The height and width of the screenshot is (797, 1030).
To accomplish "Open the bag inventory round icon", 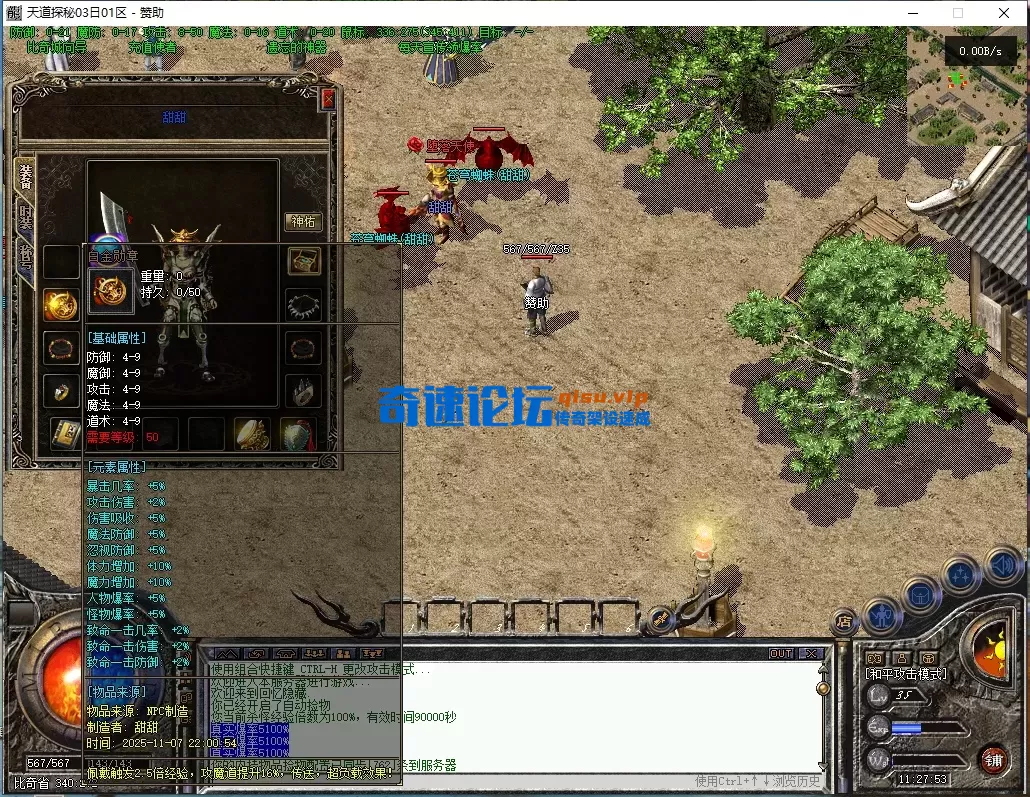I will (922, 595).
